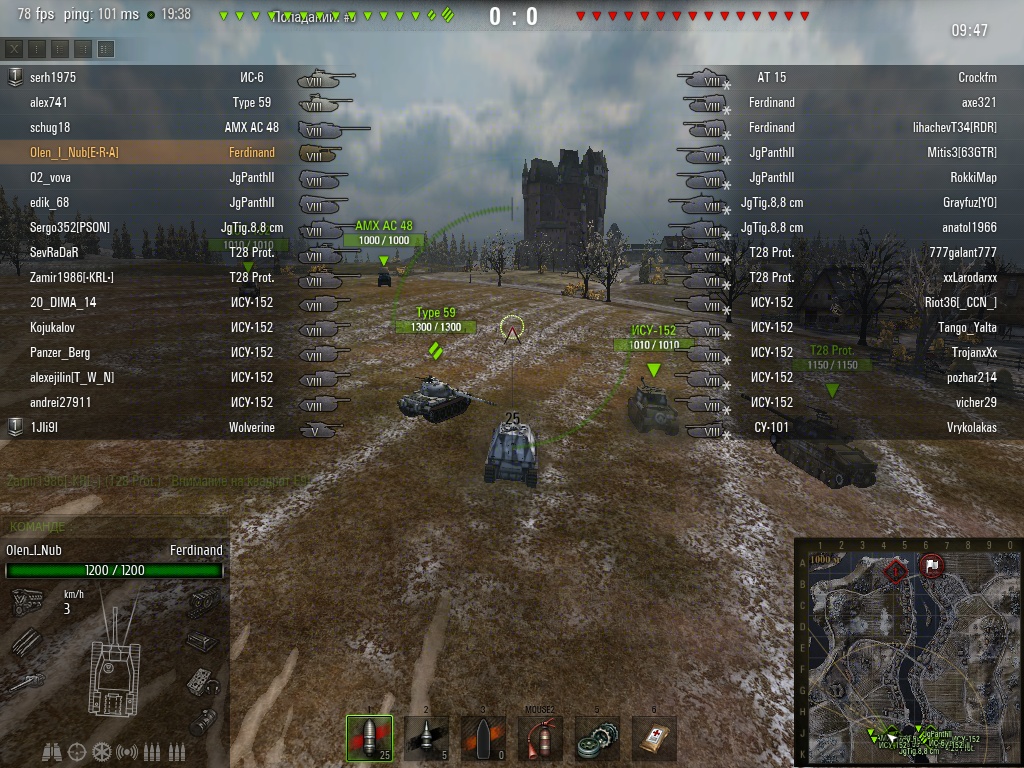Viewport: 1024px width, 768px height.
Task: Hide the player list with the X button
Action: click(14, 48)
